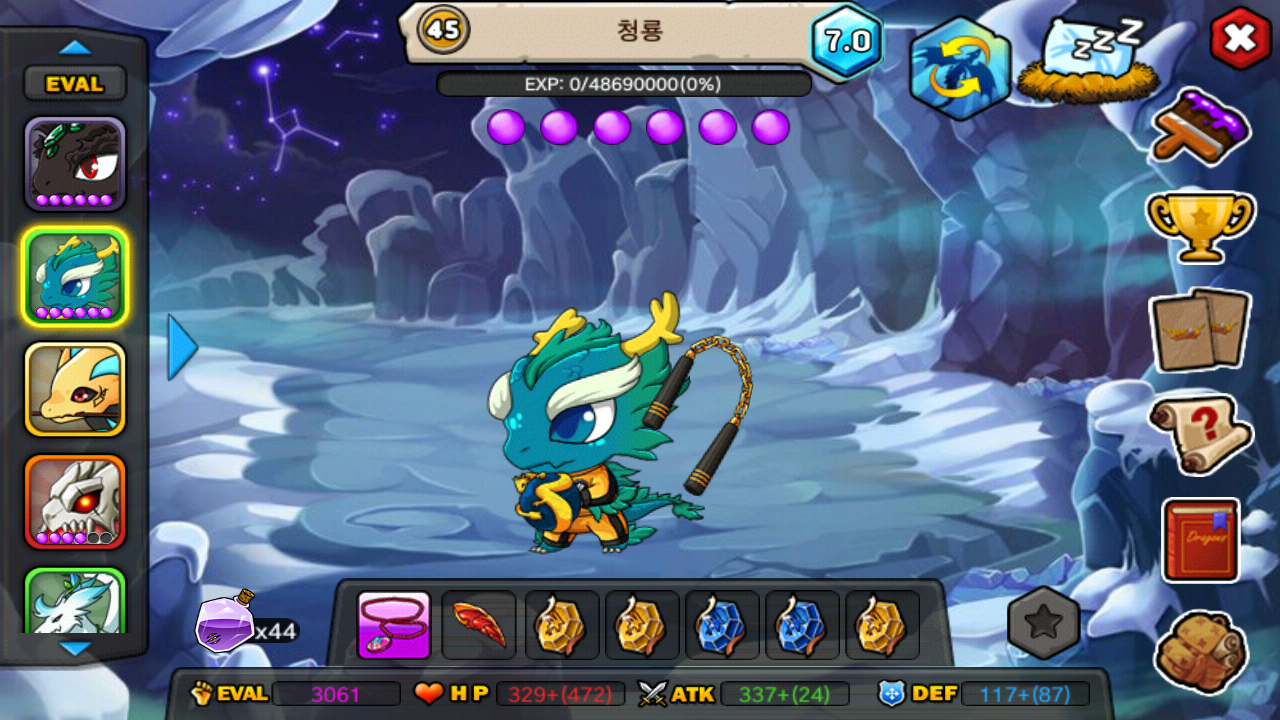The width and height of the screenshot is (1280, 720).
Task: Choose the yellow dragon portrait
Action: click(x=75, y=389)
